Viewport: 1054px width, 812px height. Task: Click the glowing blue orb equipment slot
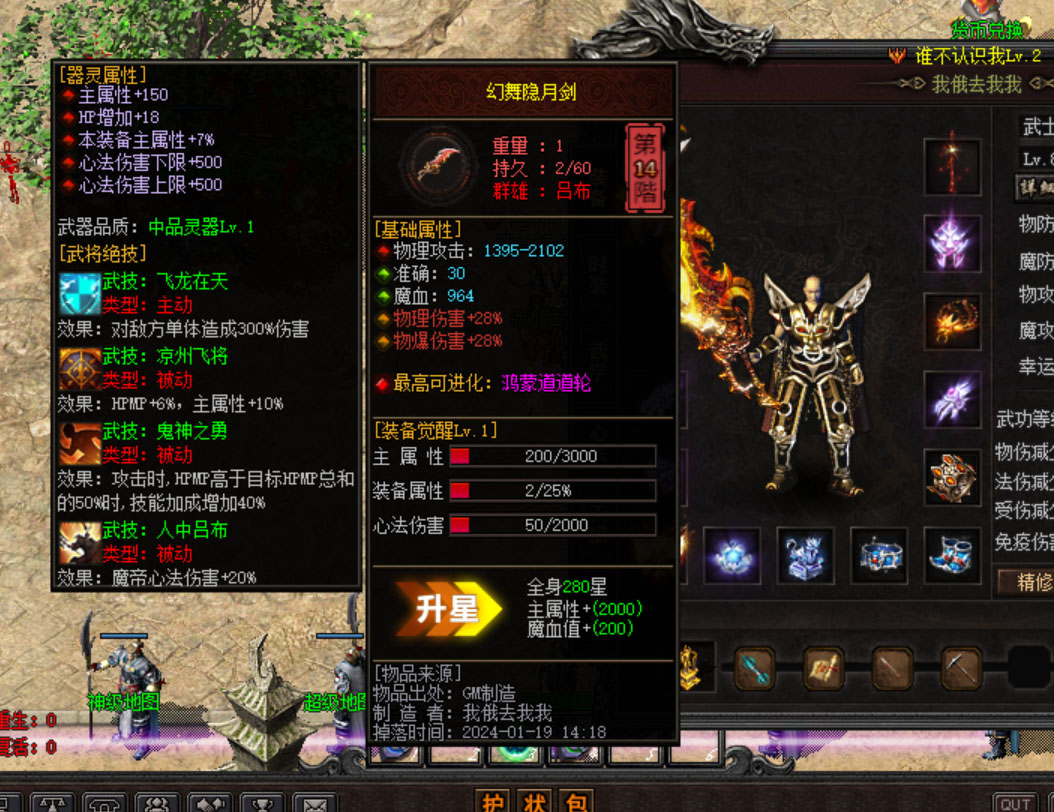click(731, 555)
